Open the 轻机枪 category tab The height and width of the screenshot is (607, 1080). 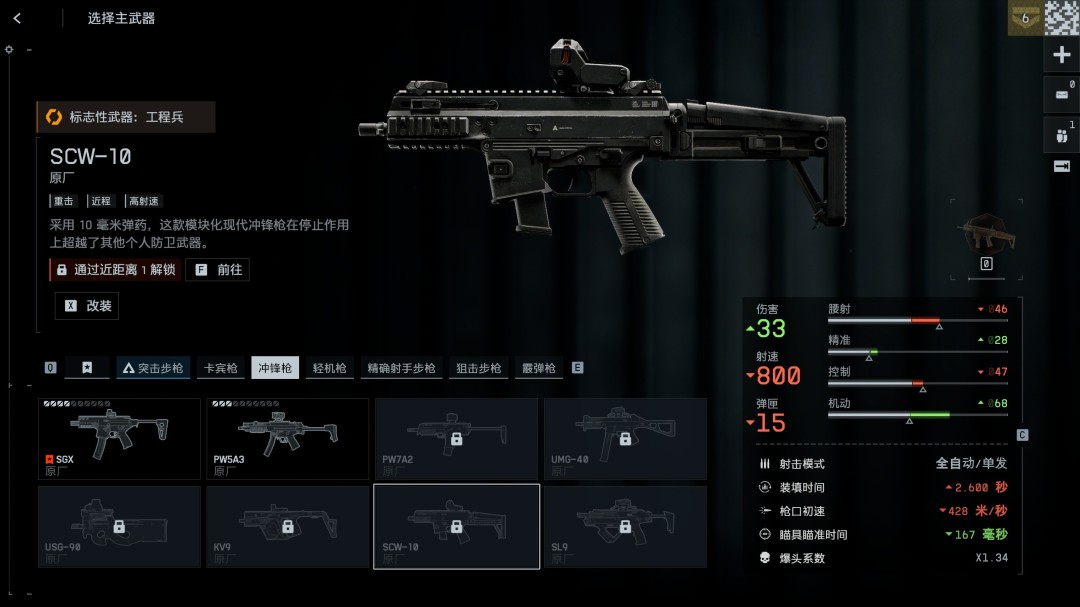pos(329,368)
